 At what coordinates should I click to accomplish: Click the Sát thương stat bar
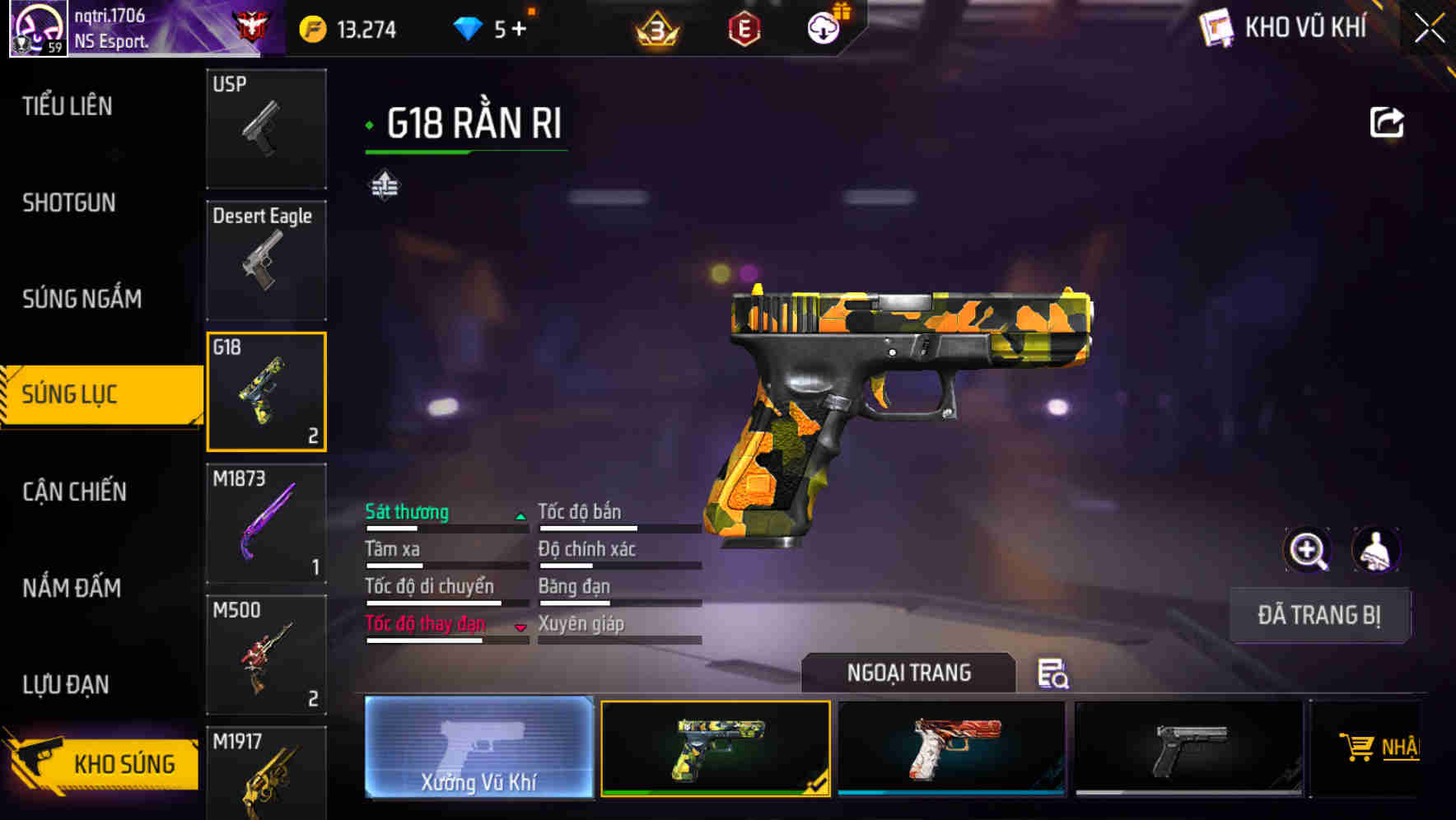tap(445, 519)
